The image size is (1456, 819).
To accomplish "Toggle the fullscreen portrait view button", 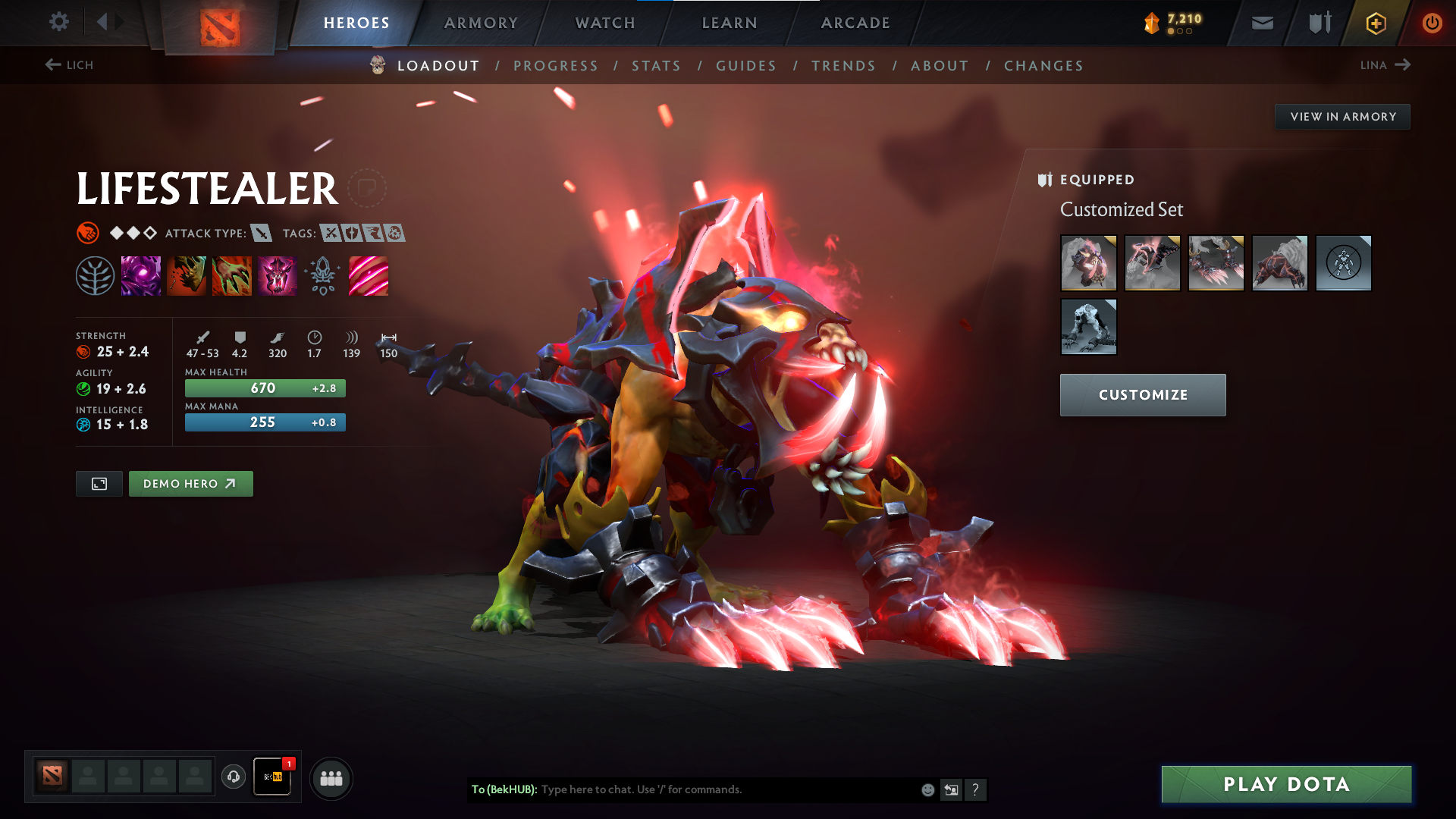I will (x=99, y=483).
